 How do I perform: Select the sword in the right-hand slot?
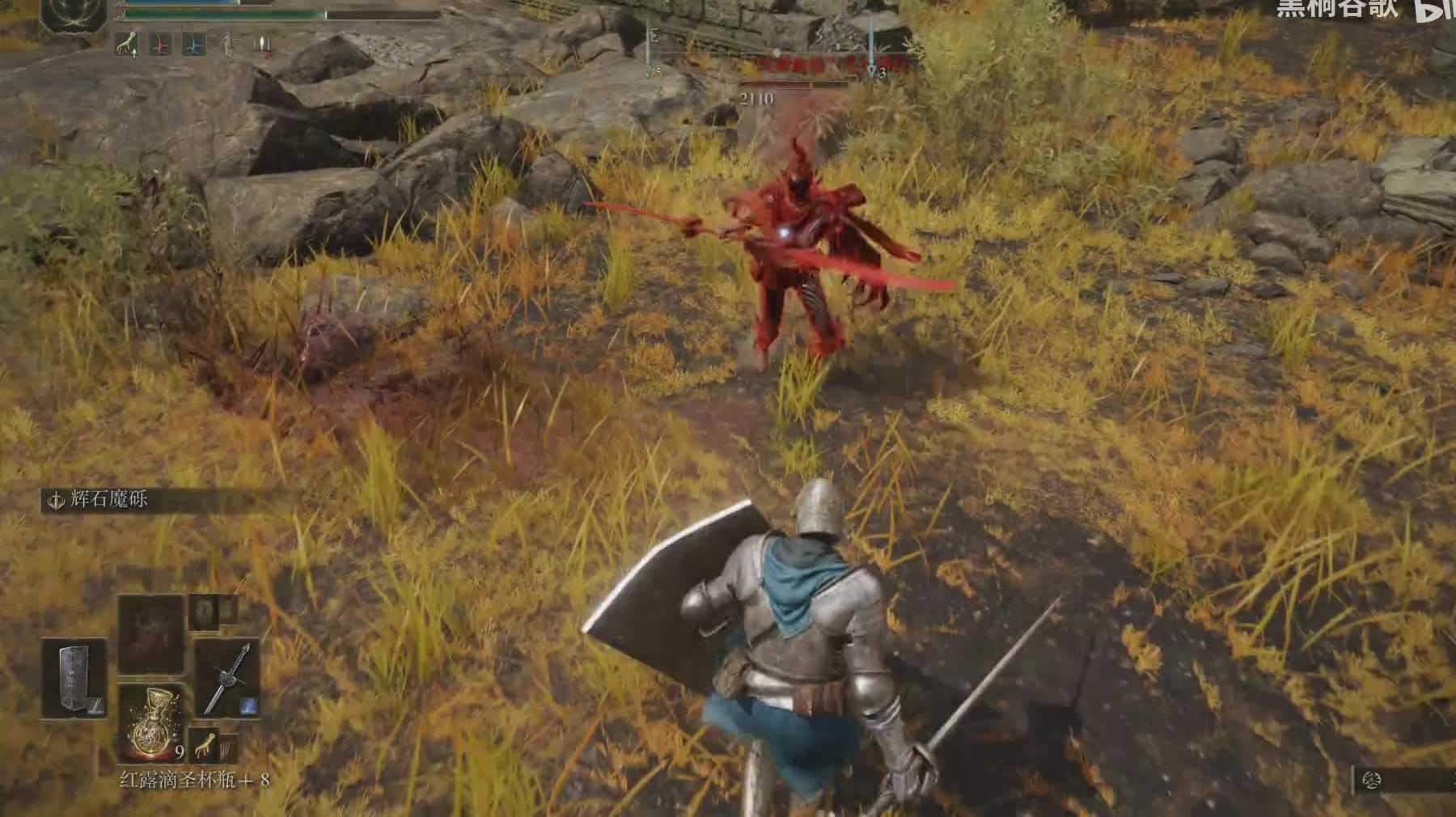227,679
